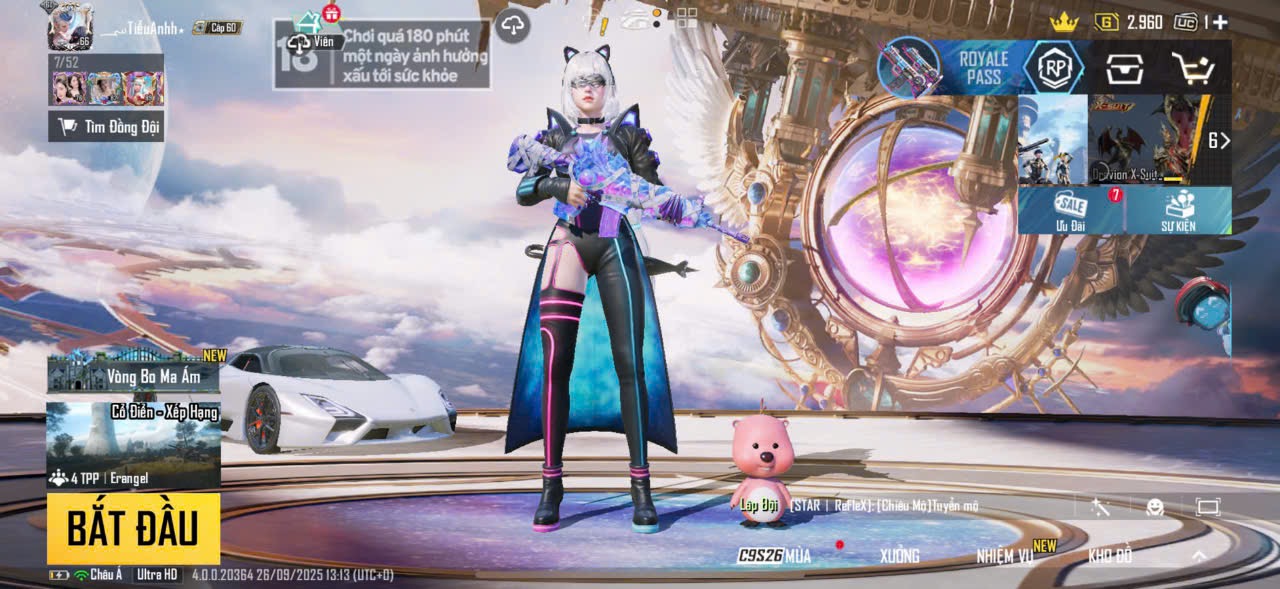Screen dimensions: 1280x589
Task: Open the Cổ Điển - Xếp Hạng mode selector
Action: point(133,446)
